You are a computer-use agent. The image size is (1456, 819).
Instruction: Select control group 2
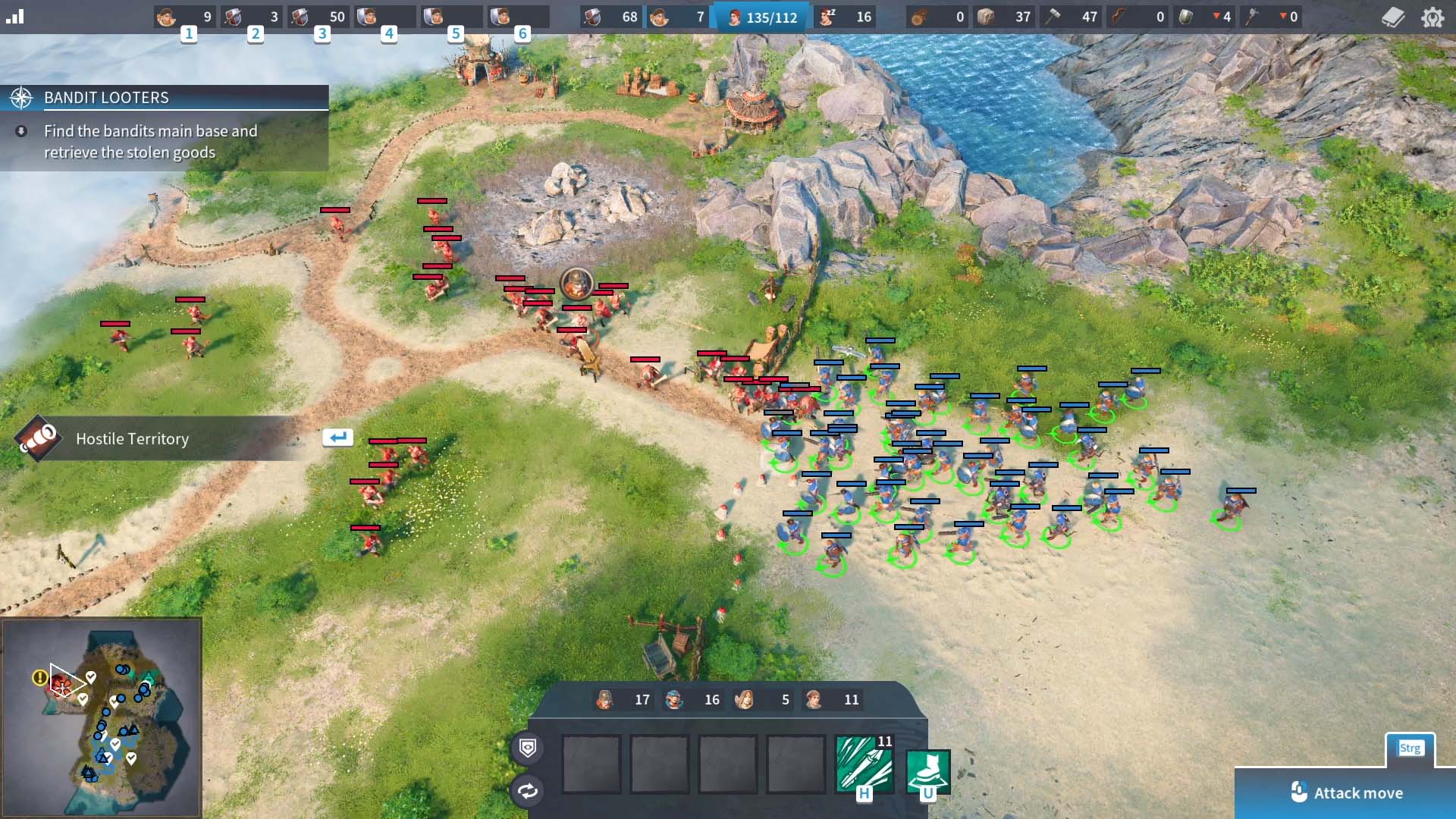click(x=253, y=17)
